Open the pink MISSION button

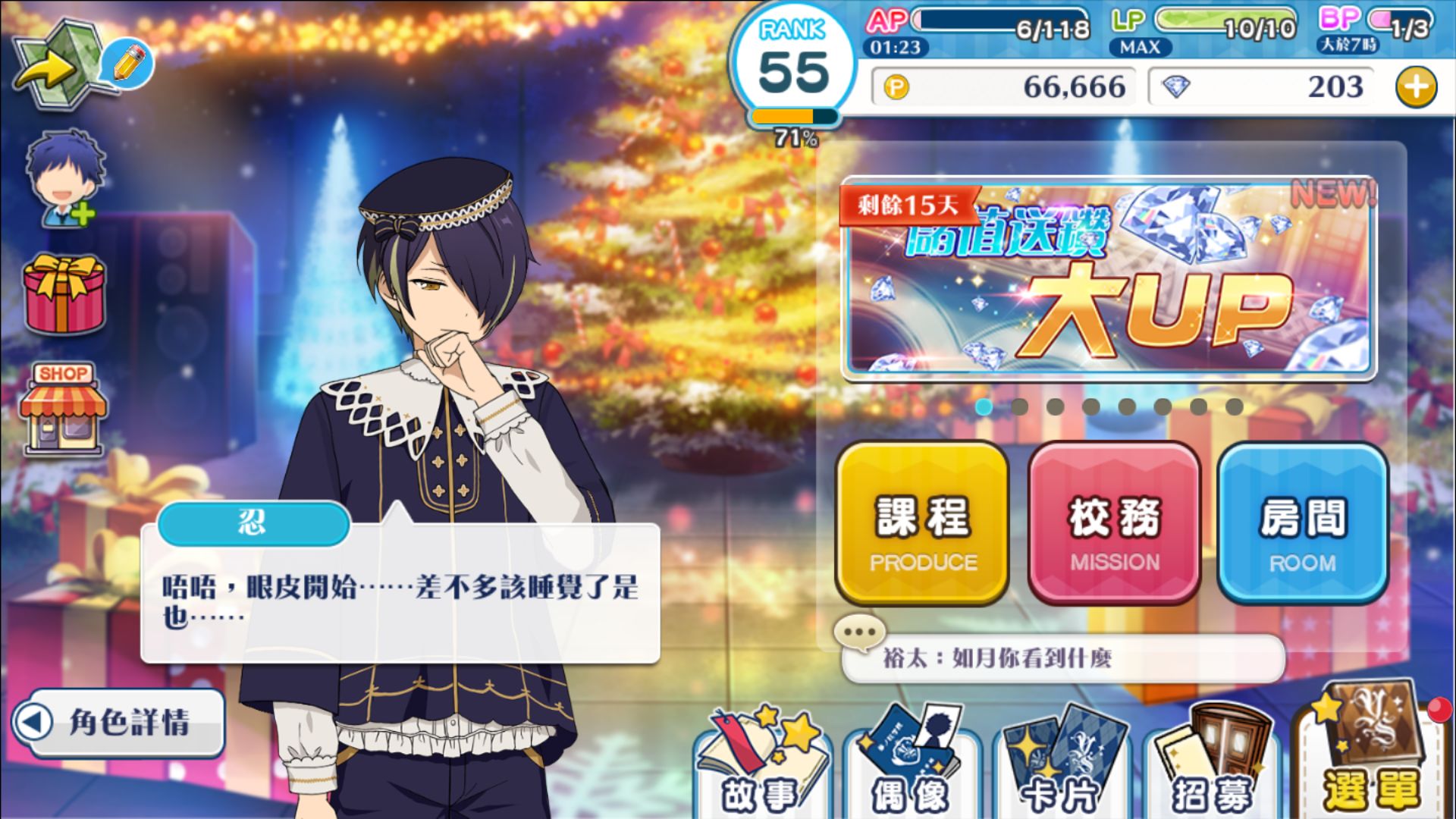pos(1114,523)
